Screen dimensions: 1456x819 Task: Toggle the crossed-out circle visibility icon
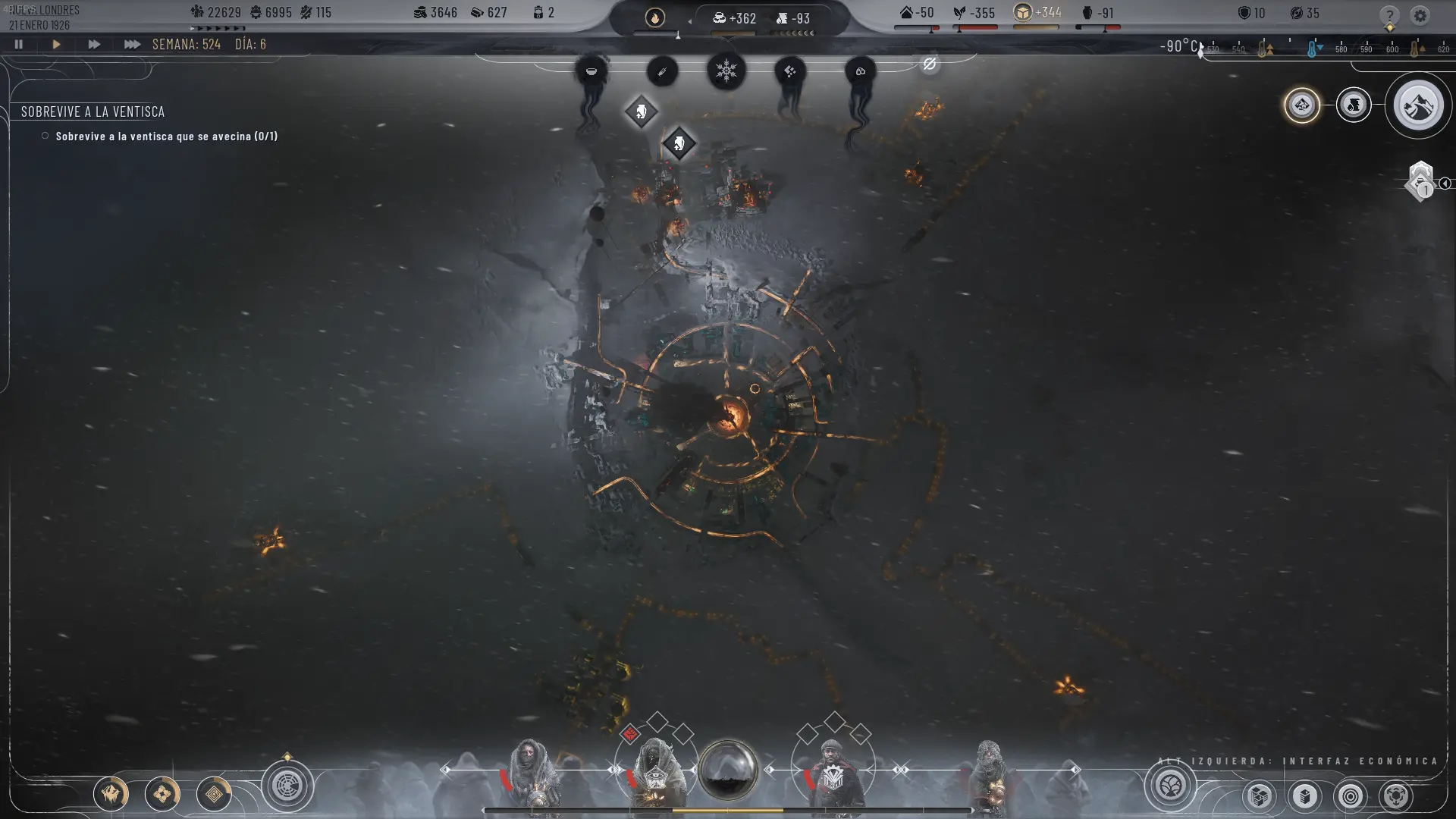tap(930, 64)
